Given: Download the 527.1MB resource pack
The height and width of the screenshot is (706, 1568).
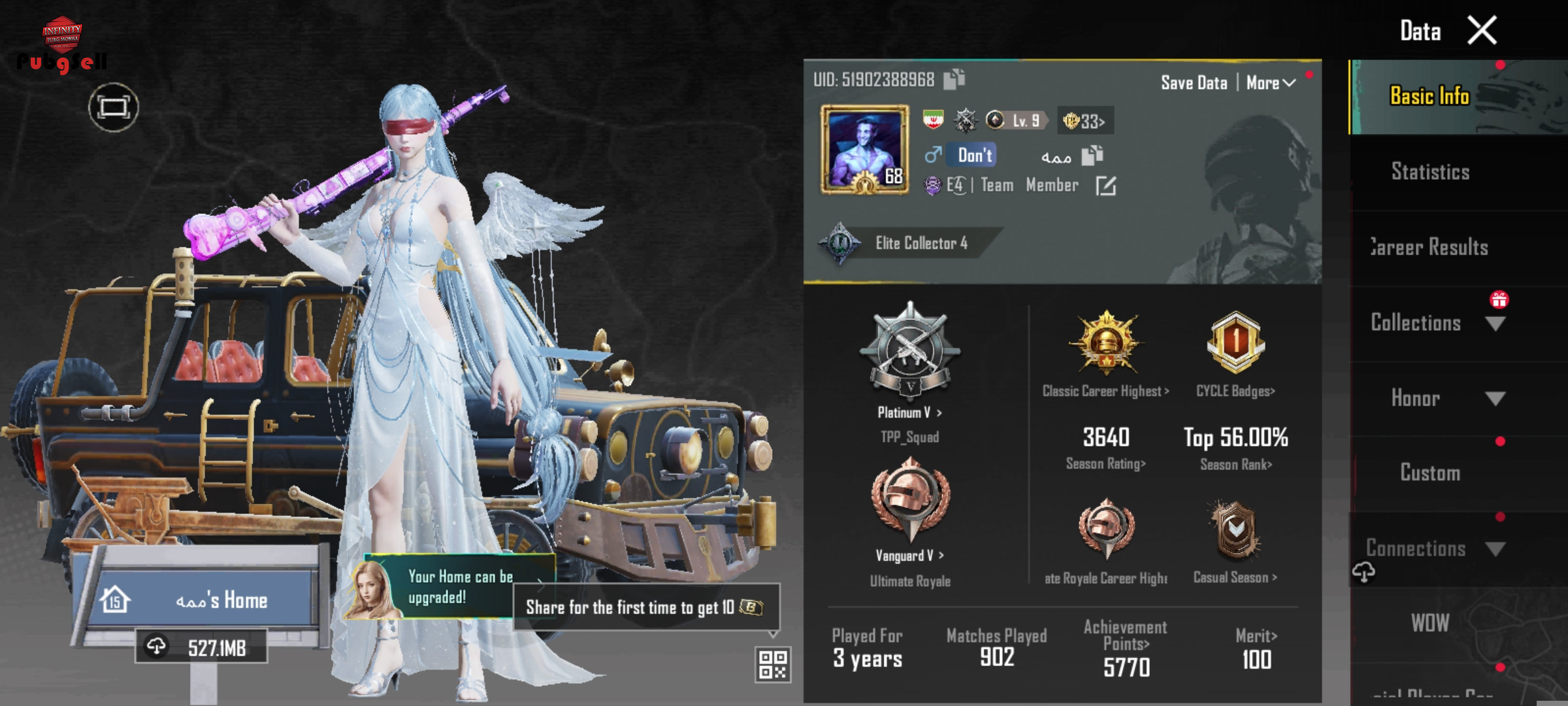Looking at the screenshot, I should pyautogui.click(x=201, y=647).
